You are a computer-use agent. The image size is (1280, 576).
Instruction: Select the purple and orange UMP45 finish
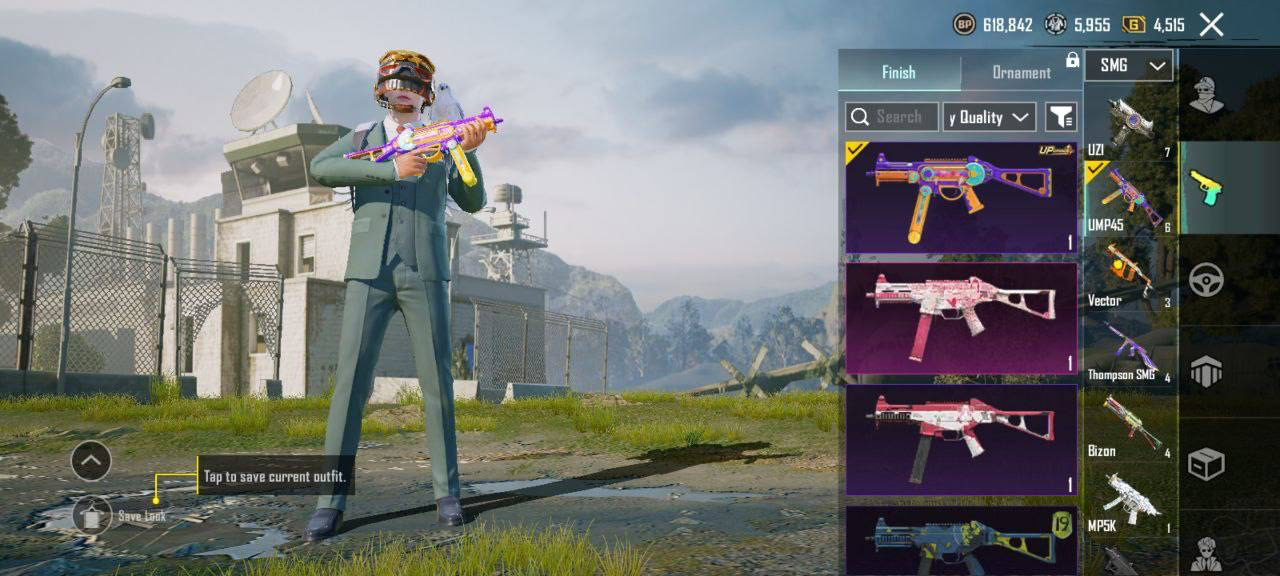click(961, 197)
